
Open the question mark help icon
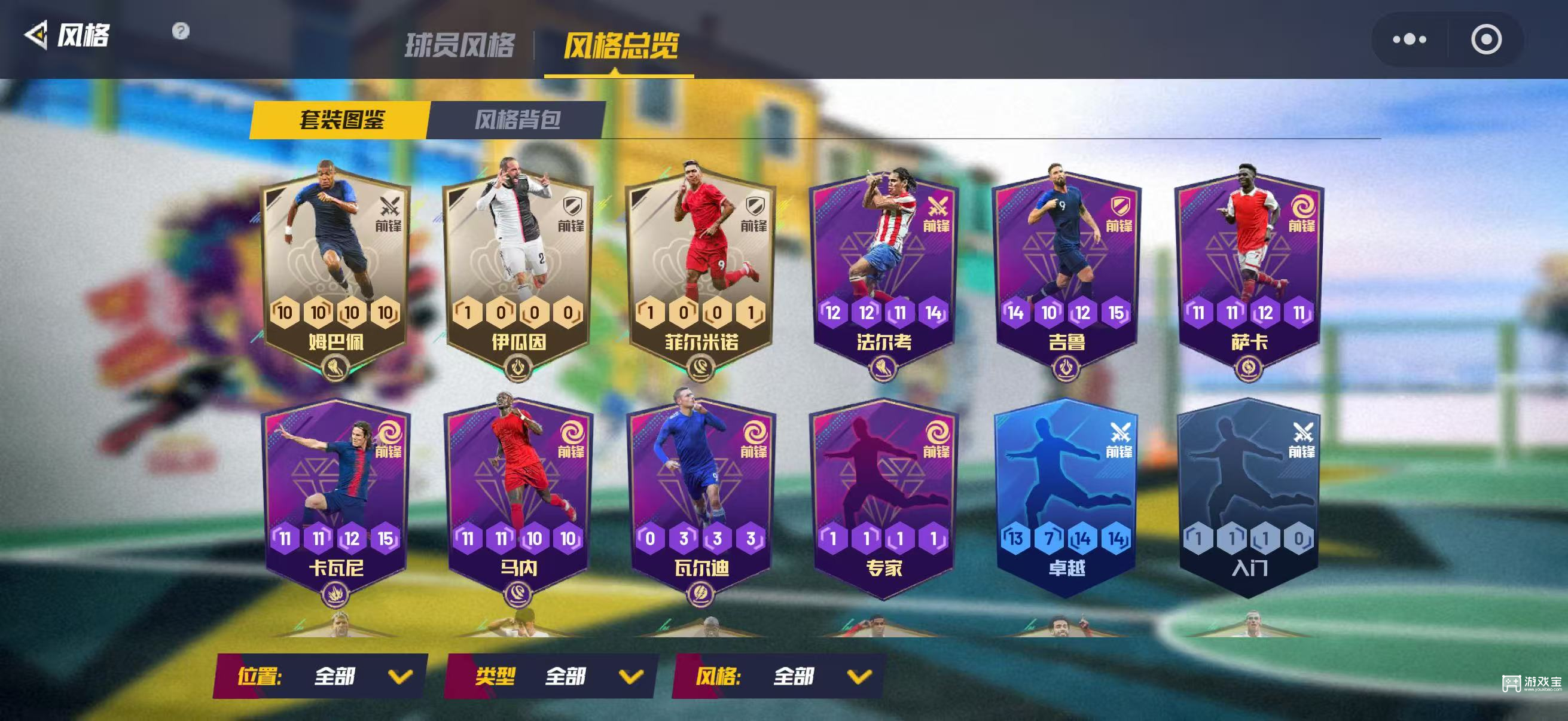(181, 30)
